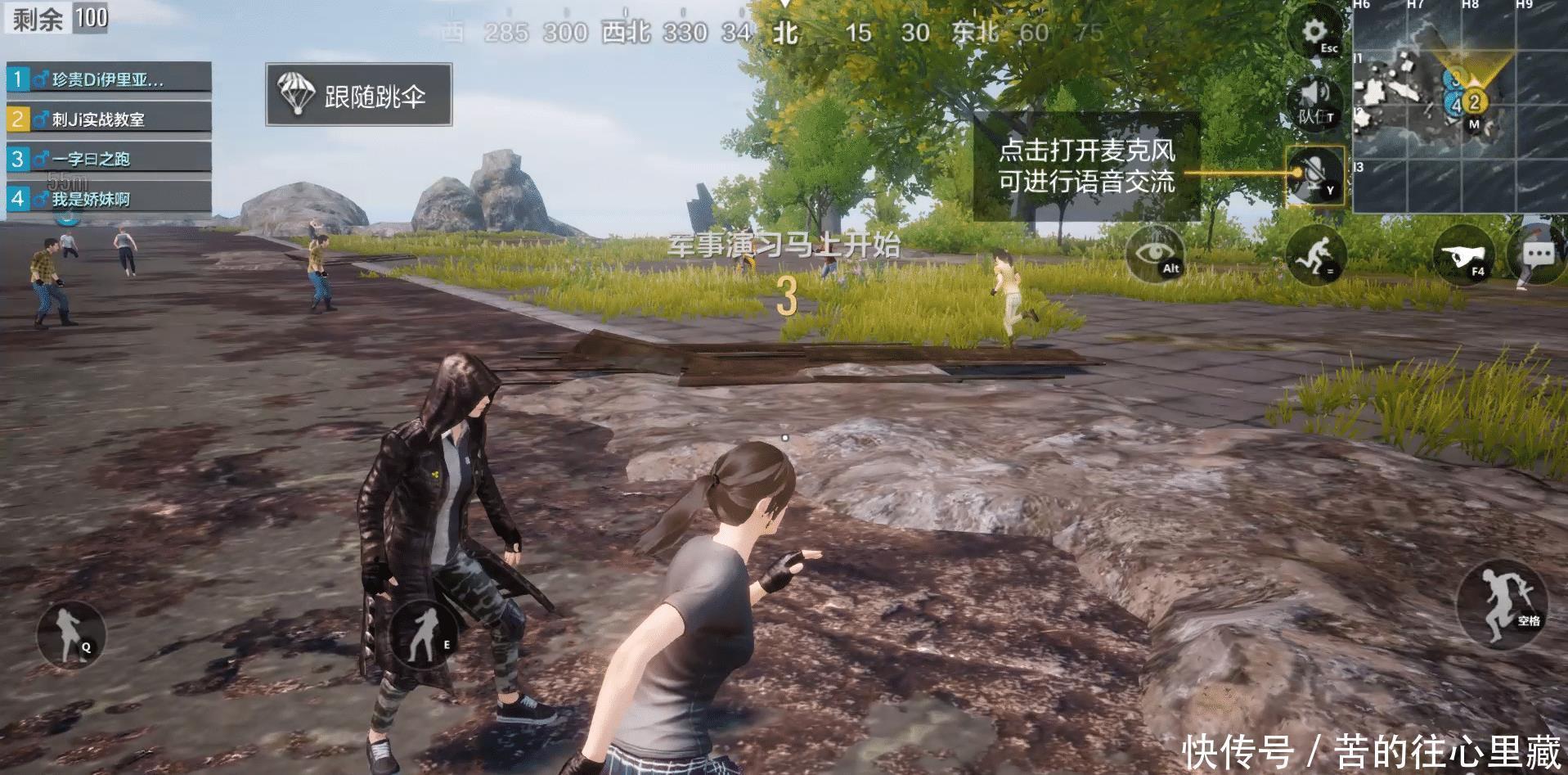
Task: Open settings with the gear icon
Action: click(1315, 34)
